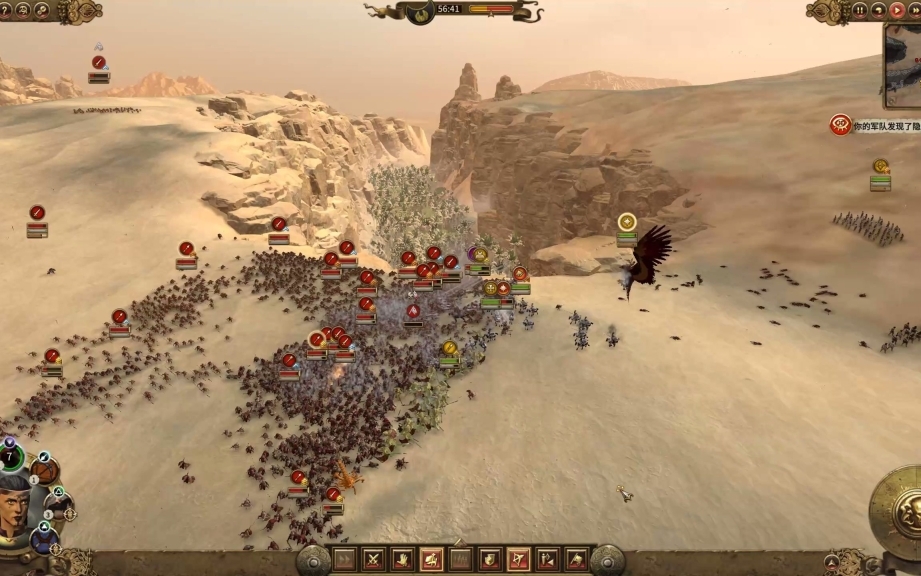Image resolution: width=921 pixels, height=576 pixels.
Task: Toggle the crossed swords melee mode button
Action: (374, 559)
